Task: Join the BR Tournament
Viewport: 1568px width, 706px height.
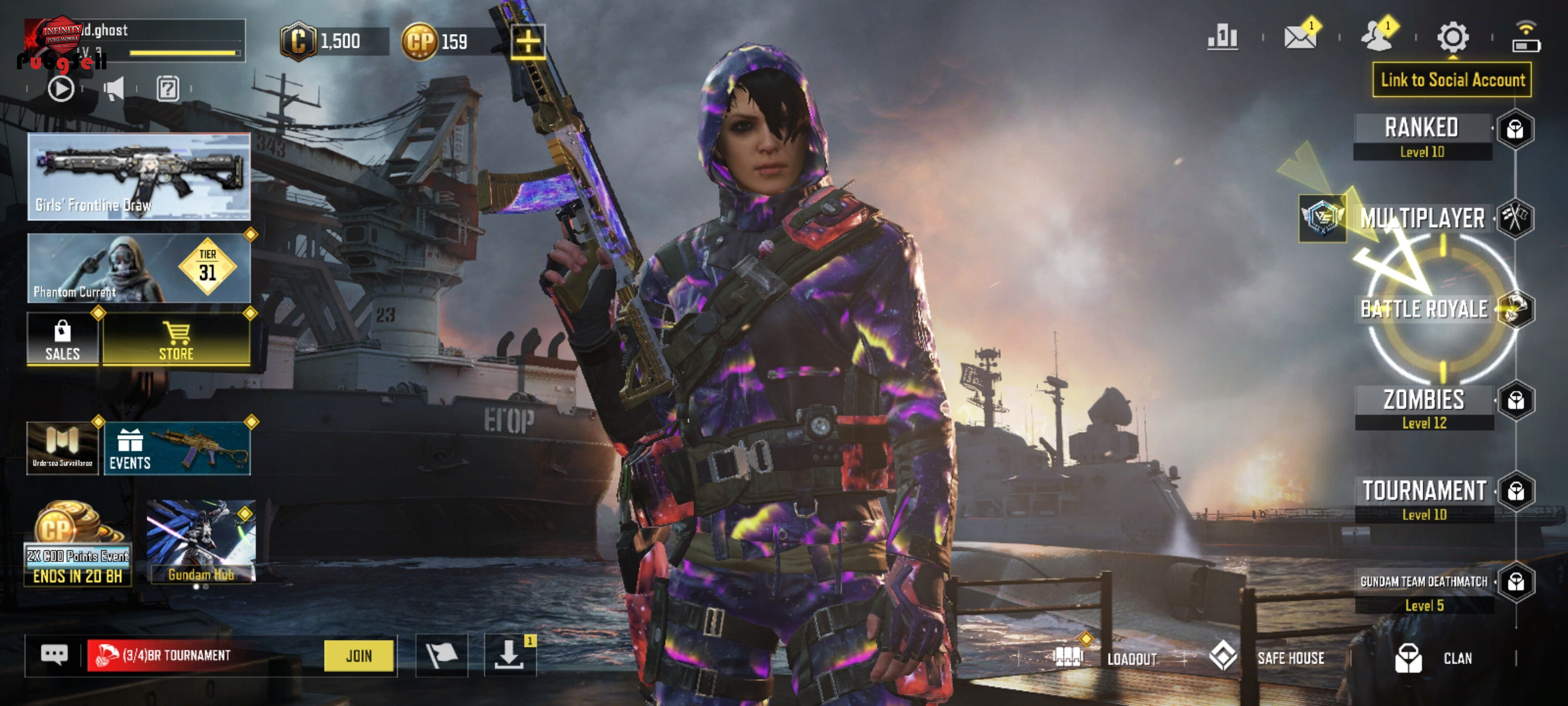Action: (359, 655)
